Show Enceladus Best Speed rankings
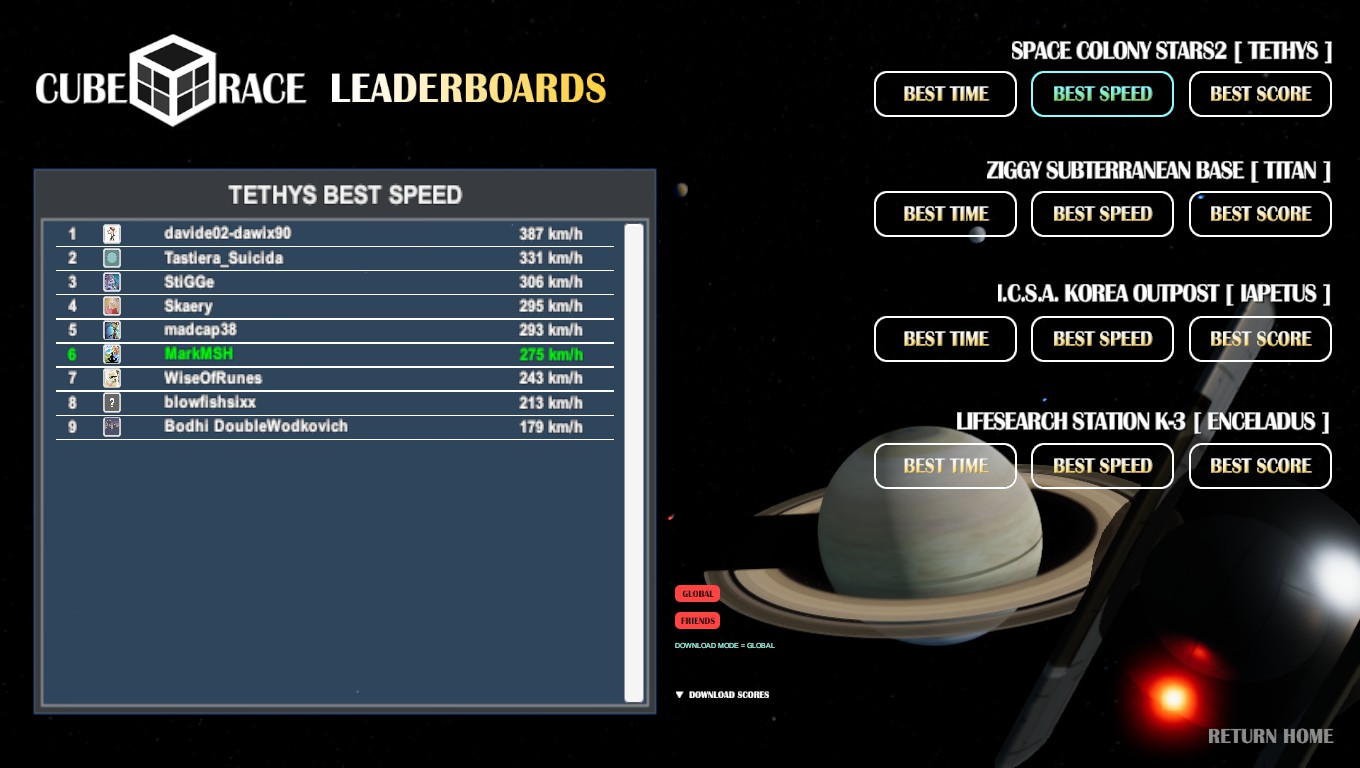The width and height of the screenshot is (1360, 768). [x=1102, y=466]
